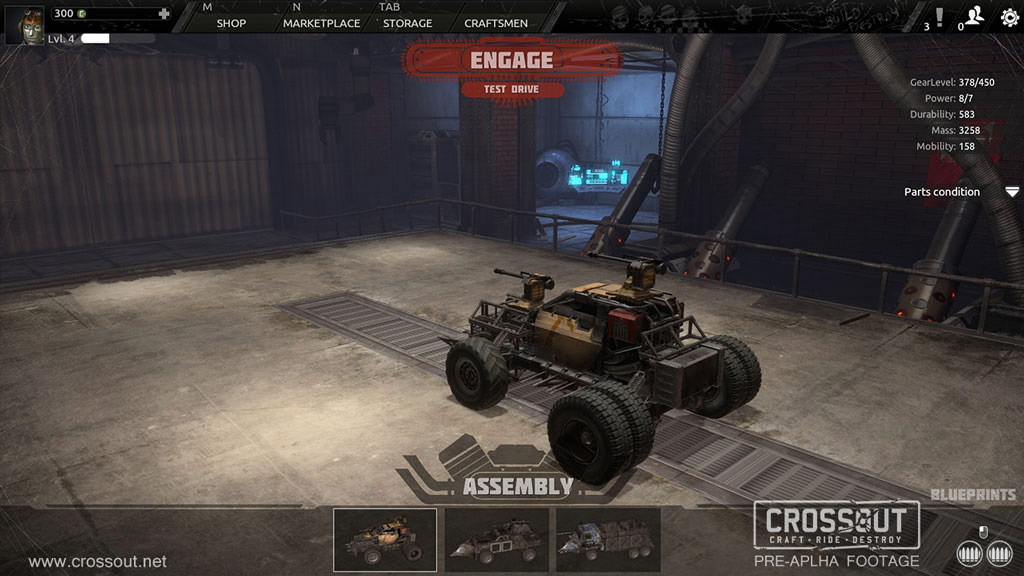Open the friends list icon
Image resolution: width=1024 pixels, height=576 pixels.
[x=973, y=16]
